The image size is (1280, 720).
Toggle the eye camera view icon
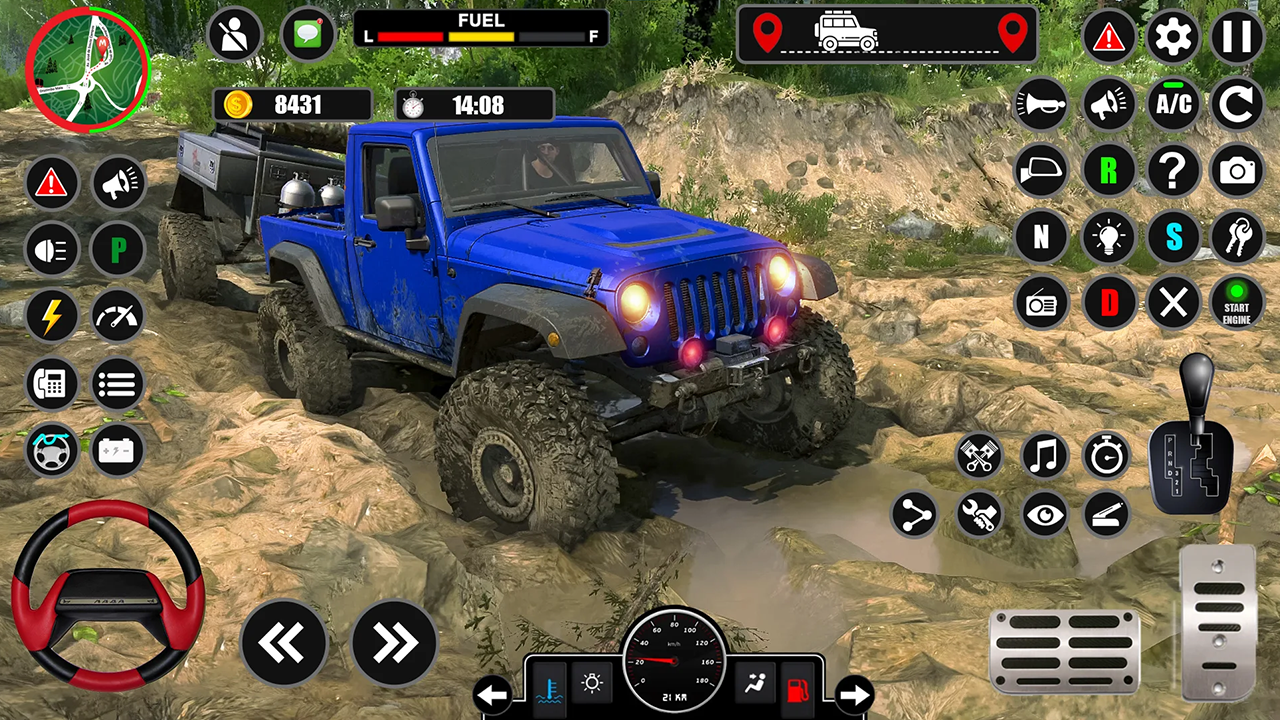click(x=1044, y=515)
